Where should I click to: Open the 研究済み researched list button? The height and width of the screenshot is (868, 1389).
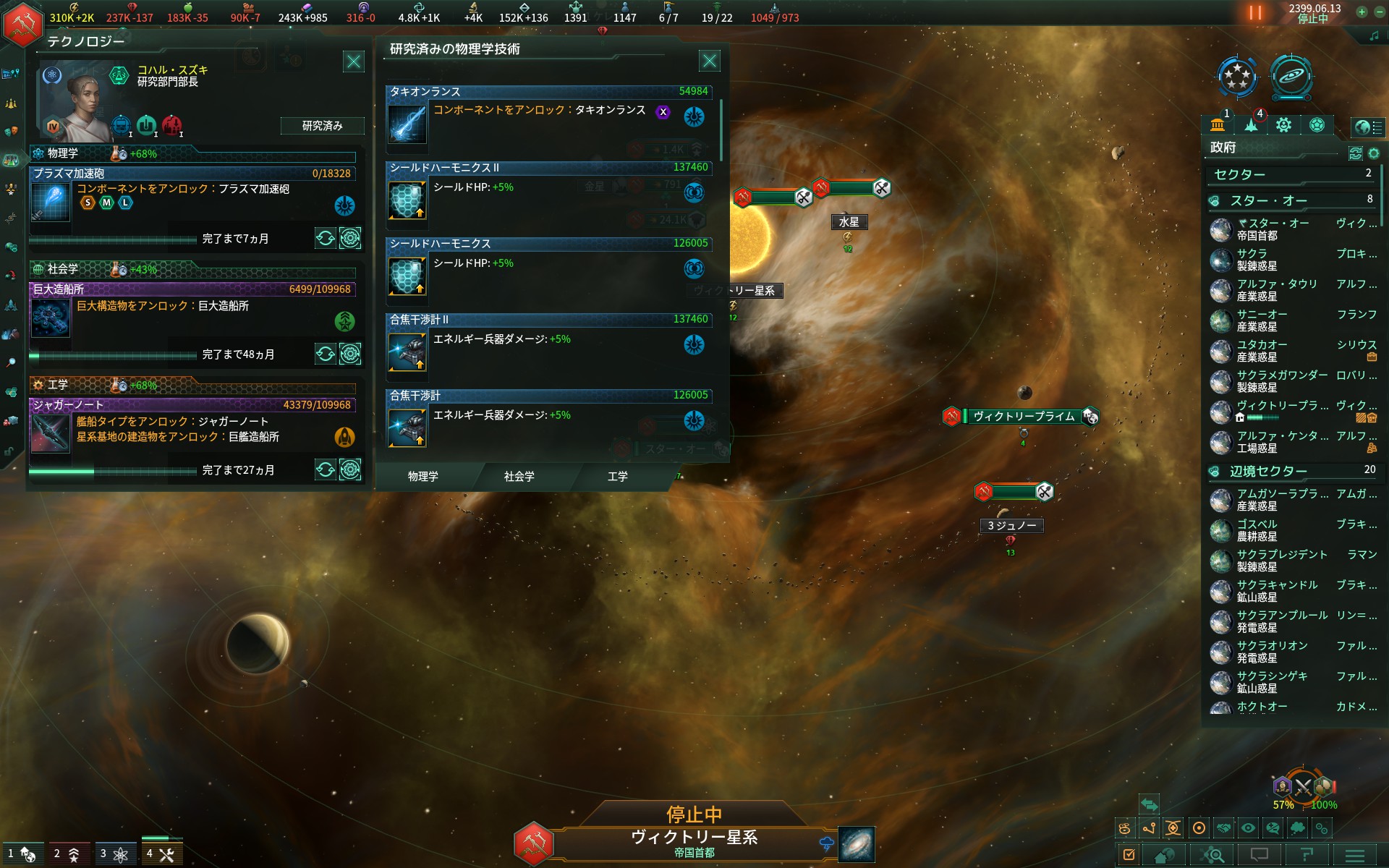[322, 126]
